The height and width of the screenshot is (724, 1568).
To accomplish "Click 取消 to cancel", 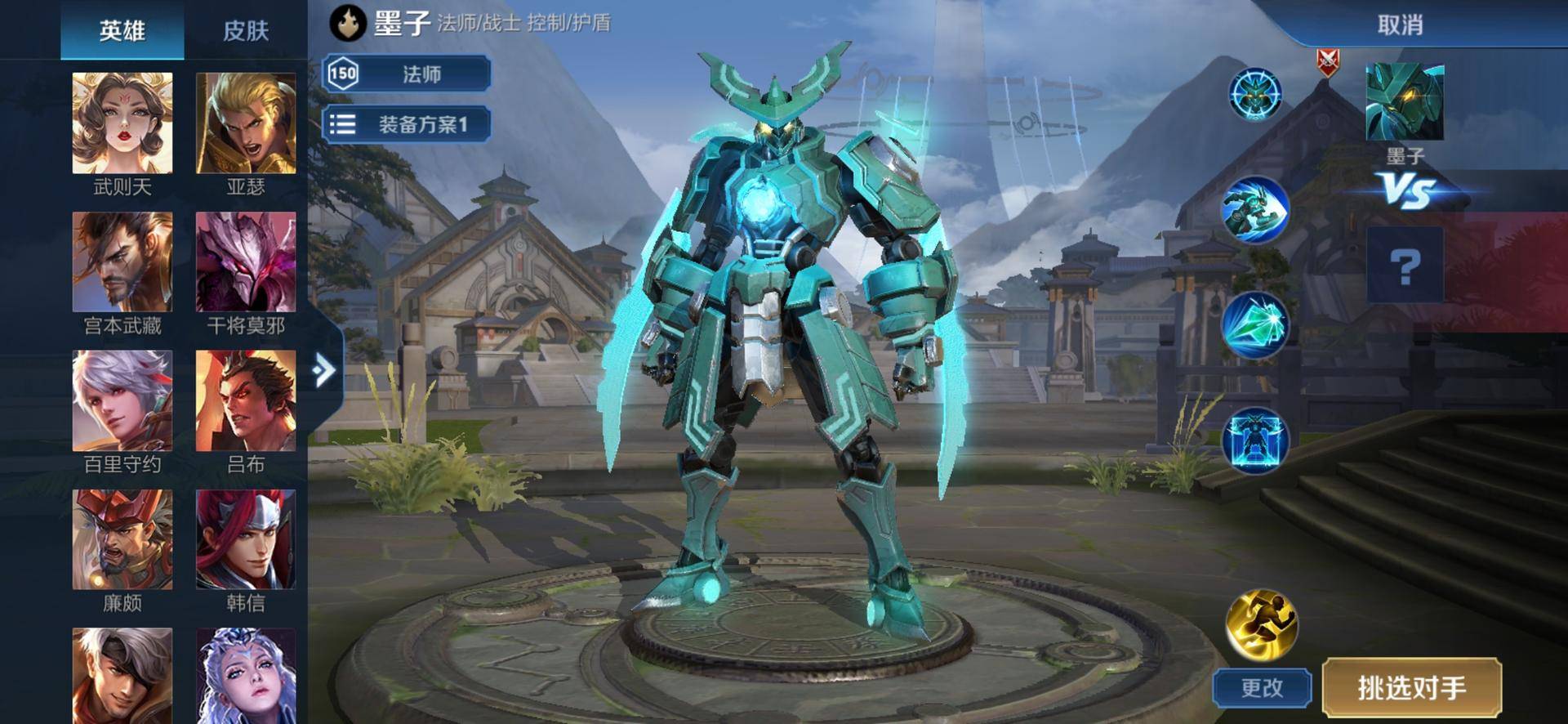I will click(1400, 25).
